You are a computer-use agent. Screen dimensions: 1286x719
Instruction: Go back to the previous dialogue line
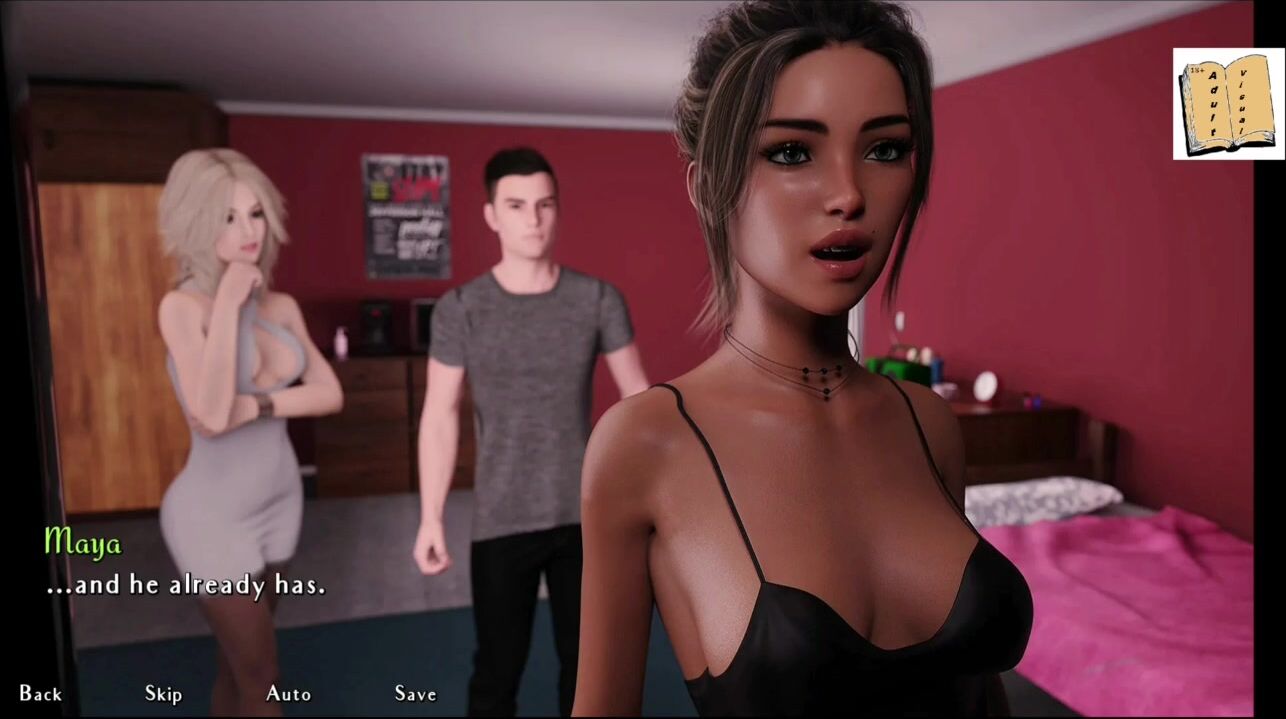(x=40, y=694)
